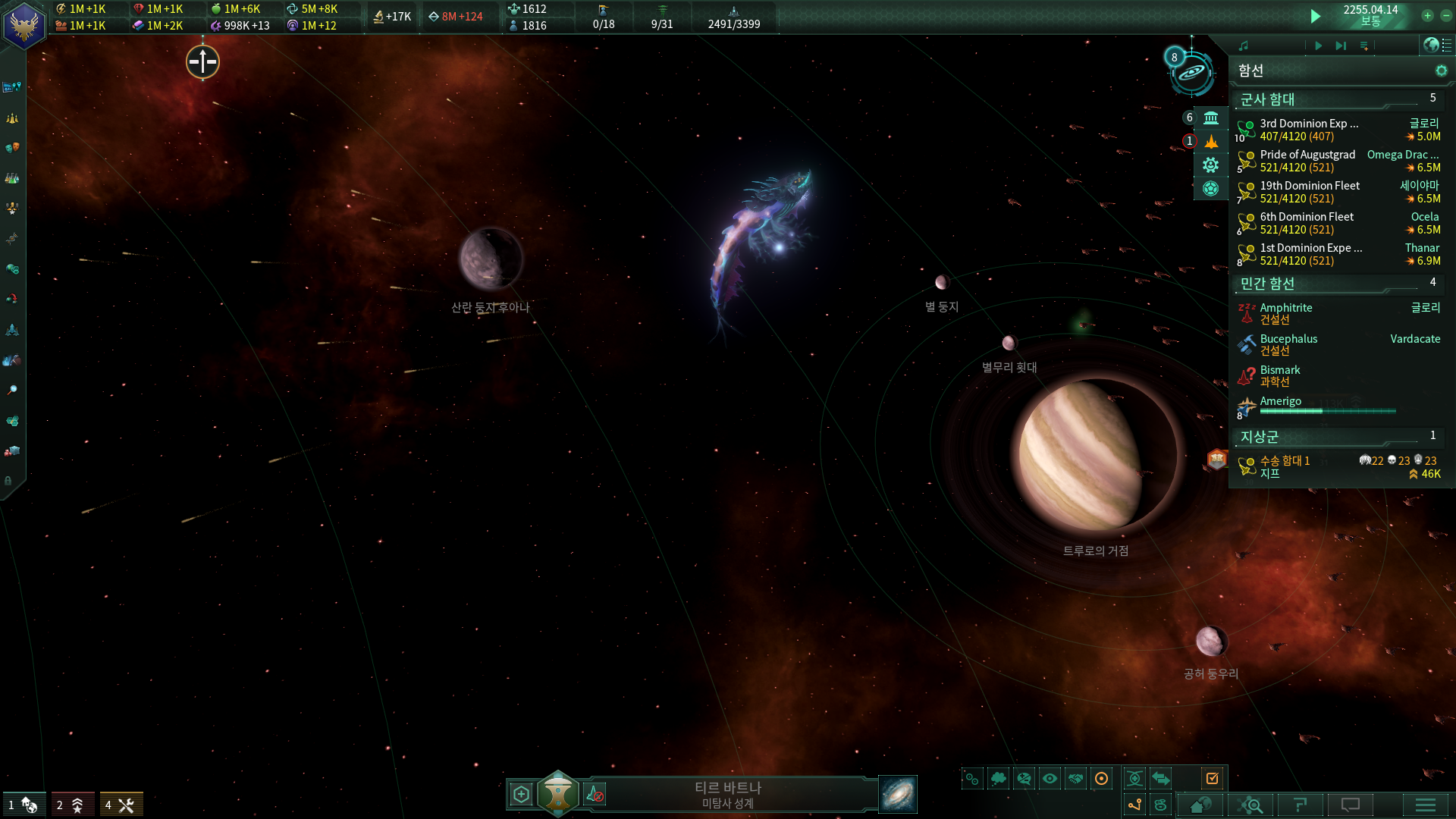Toggle the eye map mode filter

click(x=1050, y=778)
